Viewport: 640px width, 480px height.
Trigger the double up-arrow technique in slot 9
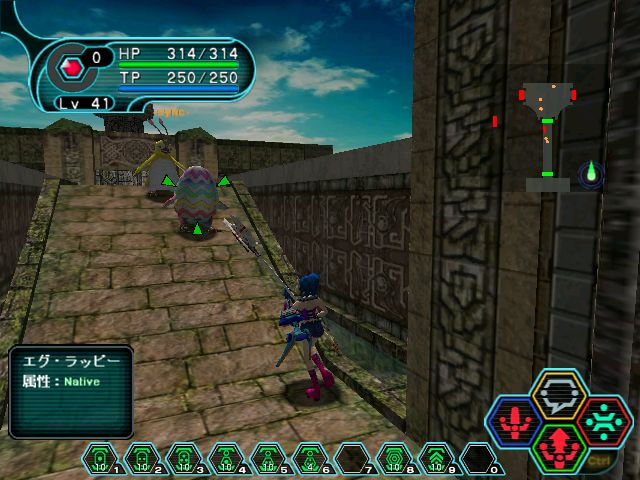pyautogui.click(x=437, y=458)
